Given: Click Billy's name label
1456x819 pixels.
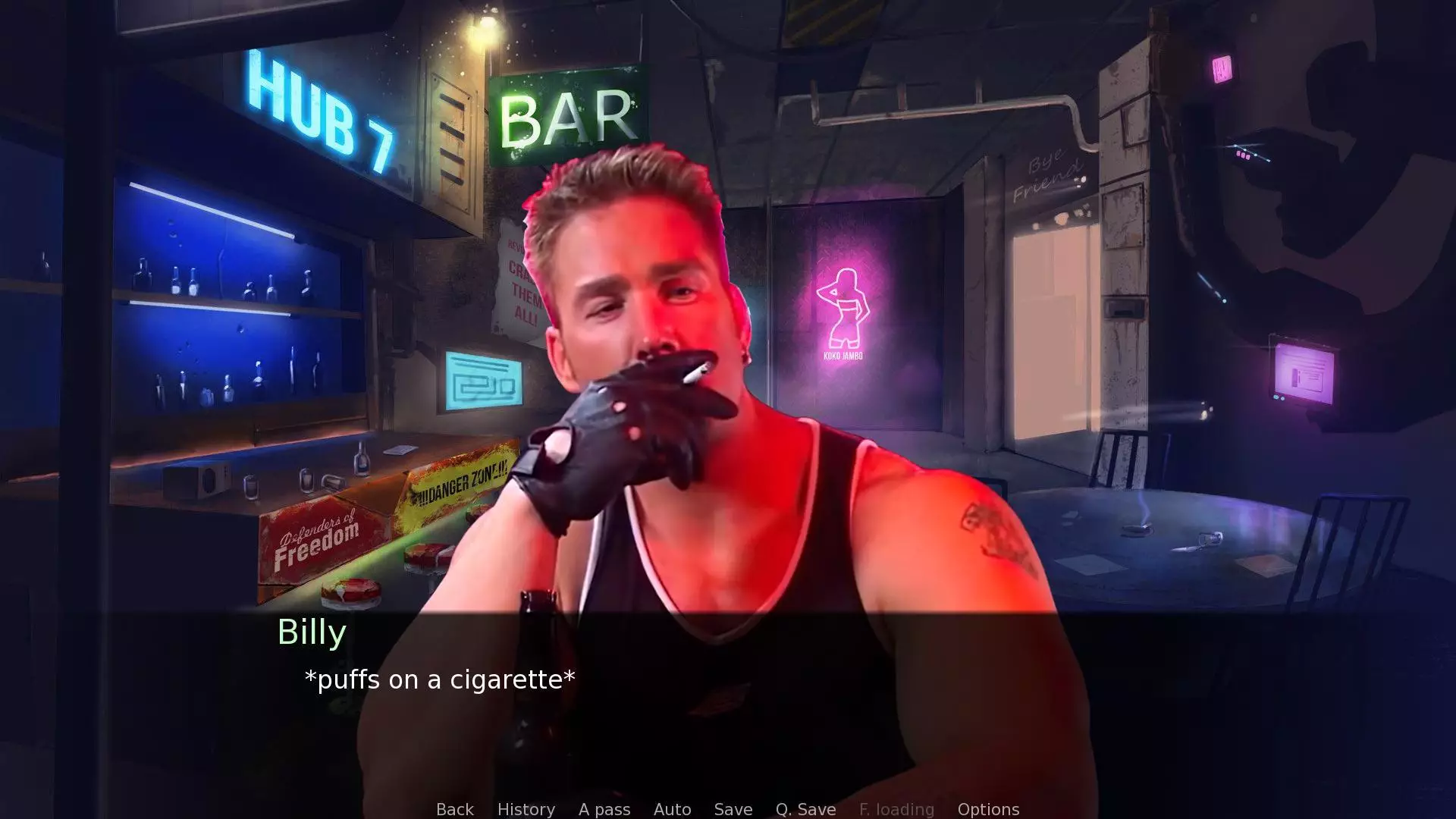Looking at the screenshot, I should pyautogui.click(x=311, y=632).
